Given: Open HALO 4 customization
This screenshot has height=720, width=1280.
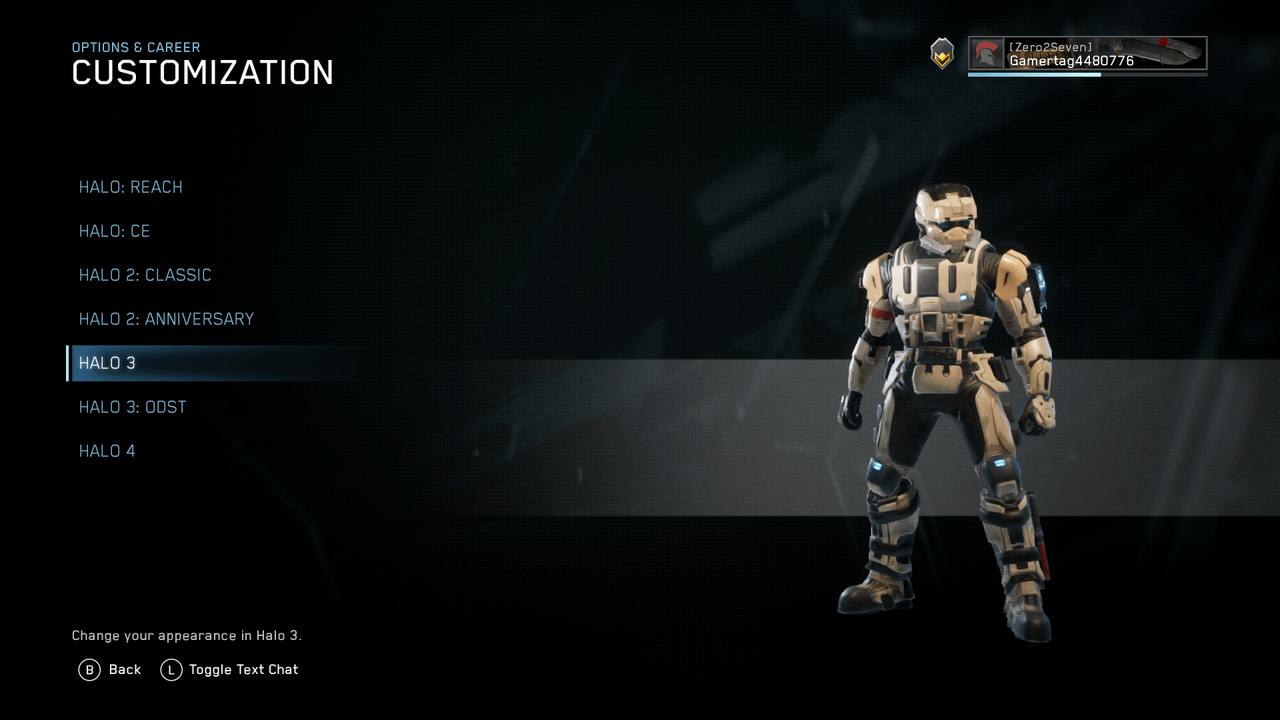Looking at the screenshot, I should [x=107, y=451].
